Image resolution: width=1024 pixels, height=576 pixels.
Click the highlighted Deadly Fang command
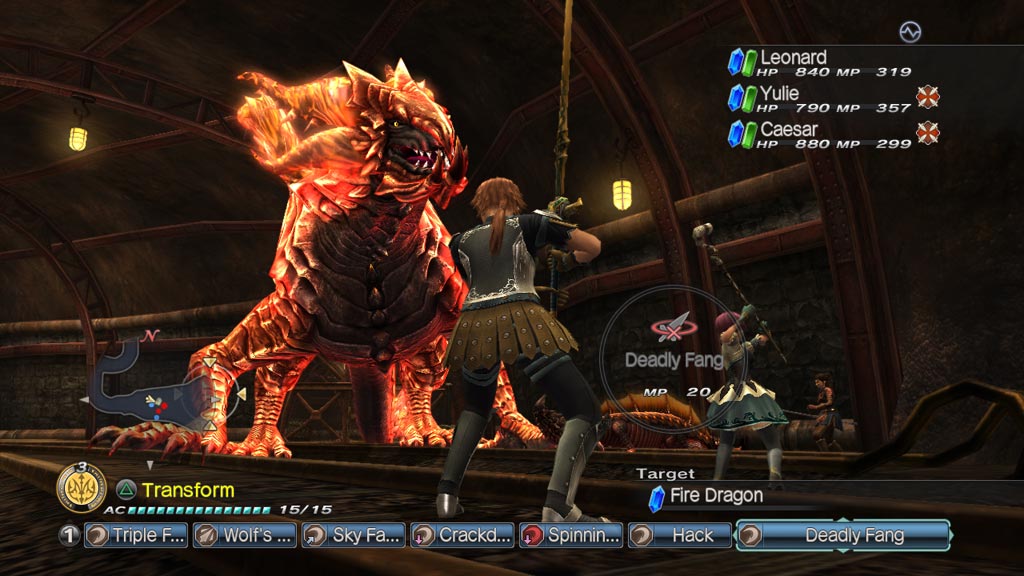tap(843, 535)
